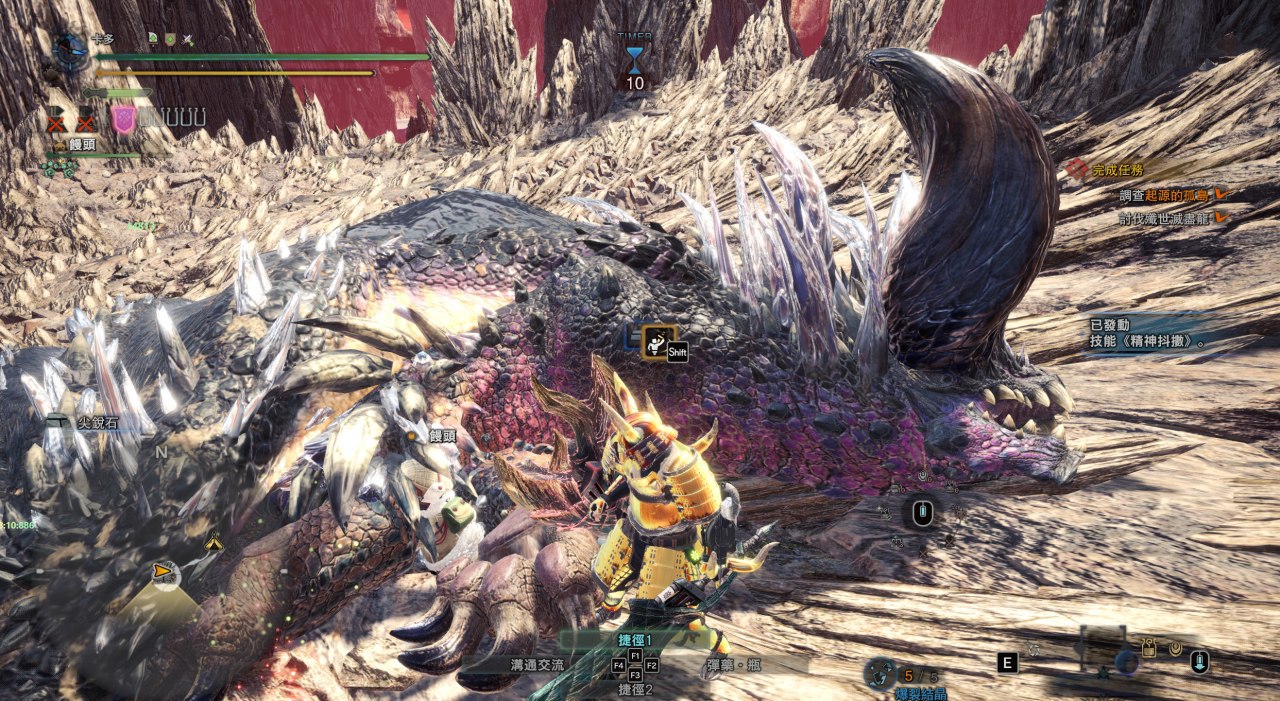Open the 捷徑1 shortcut radial
The image size is (1280, 701).
(x=635, y=639)
